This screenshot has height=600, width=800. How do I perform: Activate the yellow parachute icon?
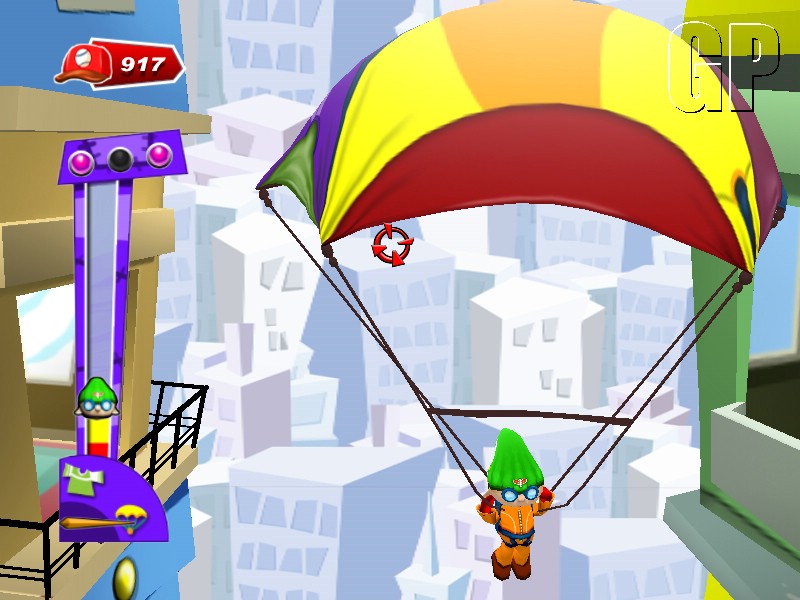click(x=129, y=517)
